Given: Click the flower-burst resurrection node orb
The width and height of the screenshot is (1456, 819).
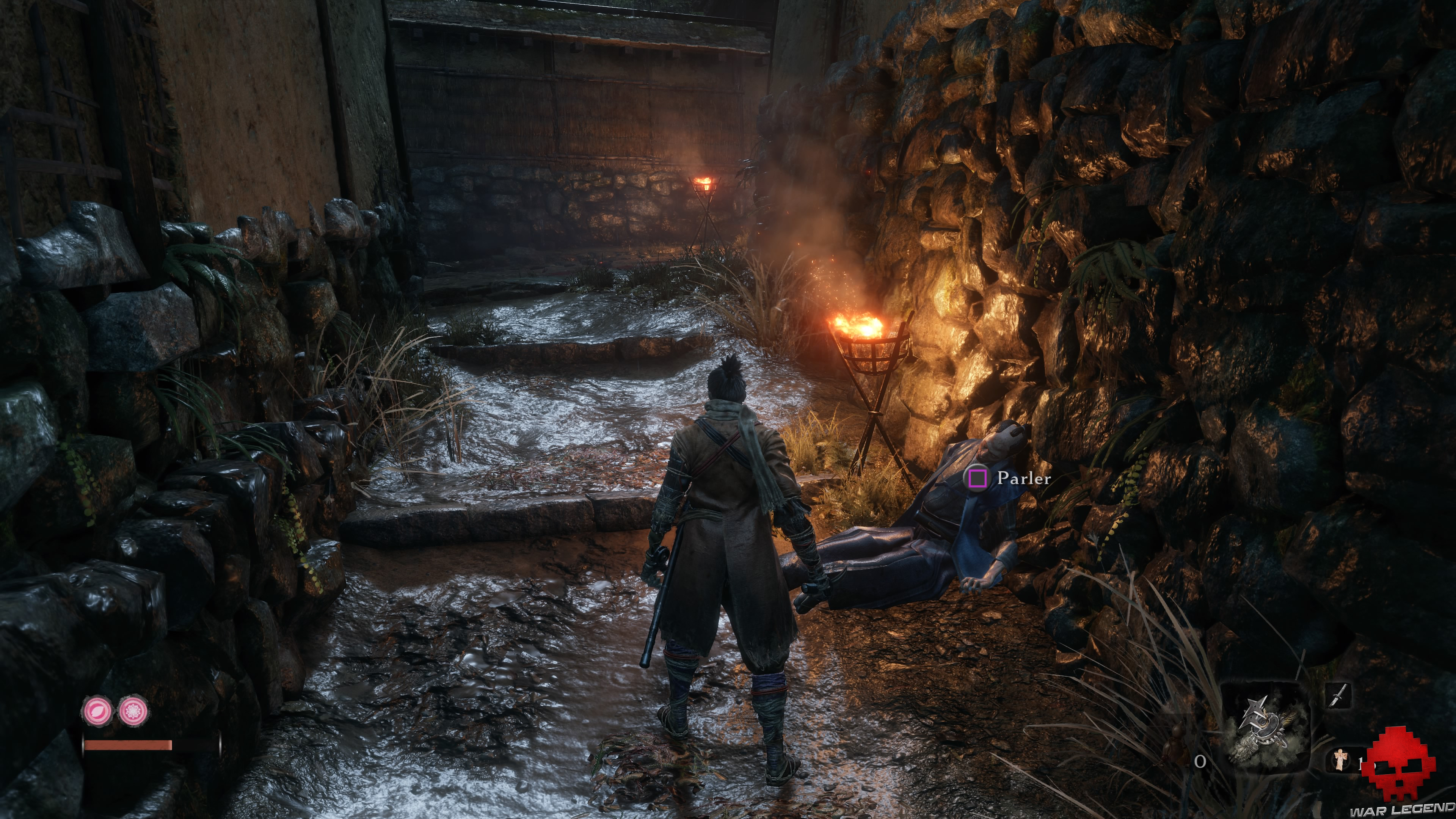Looking at the screenshot, I should 133,711.
